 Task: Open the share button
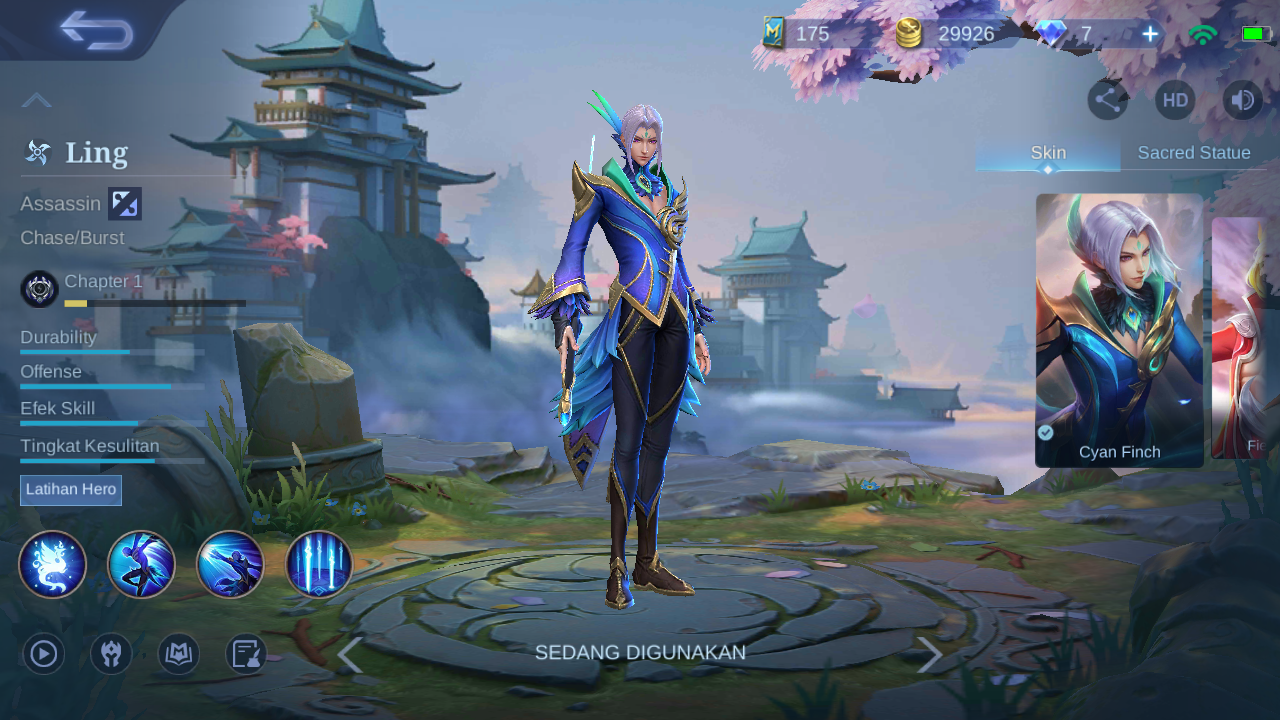[x=1107, y=100]
